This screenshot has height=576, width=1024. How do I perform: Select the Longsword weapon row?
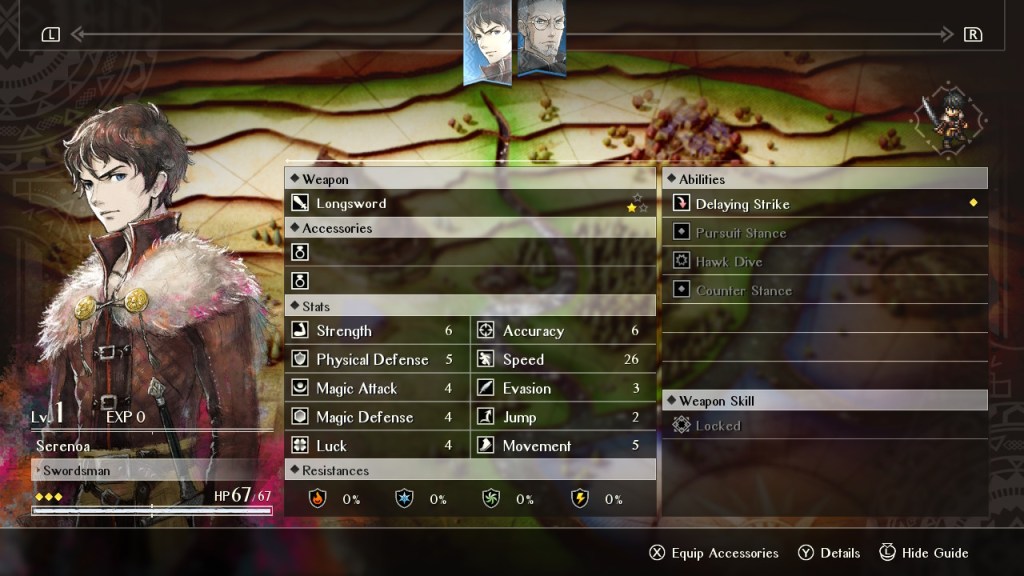470,204
